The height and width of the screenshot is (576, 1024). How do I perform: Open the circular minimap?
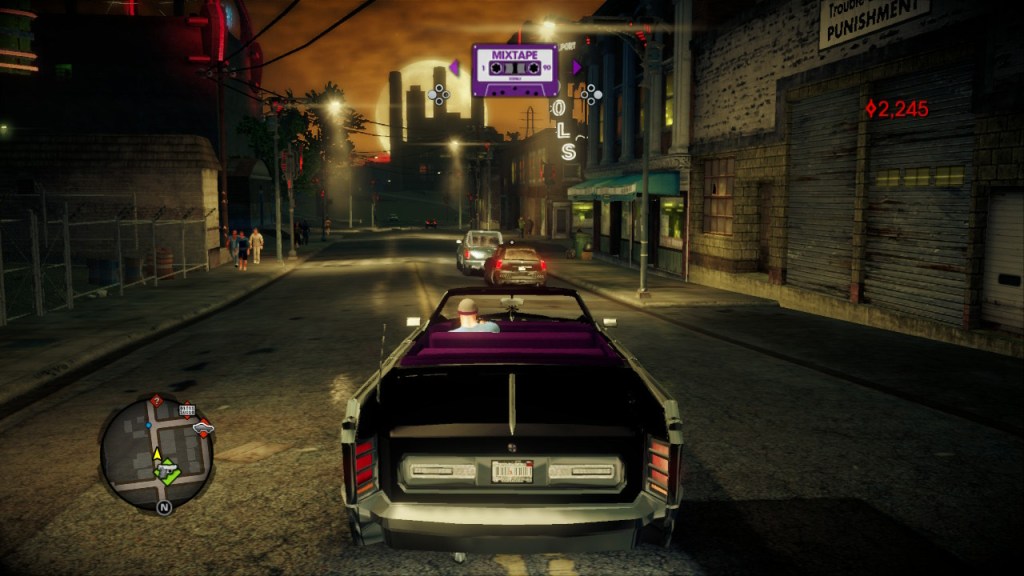[156, 454]
